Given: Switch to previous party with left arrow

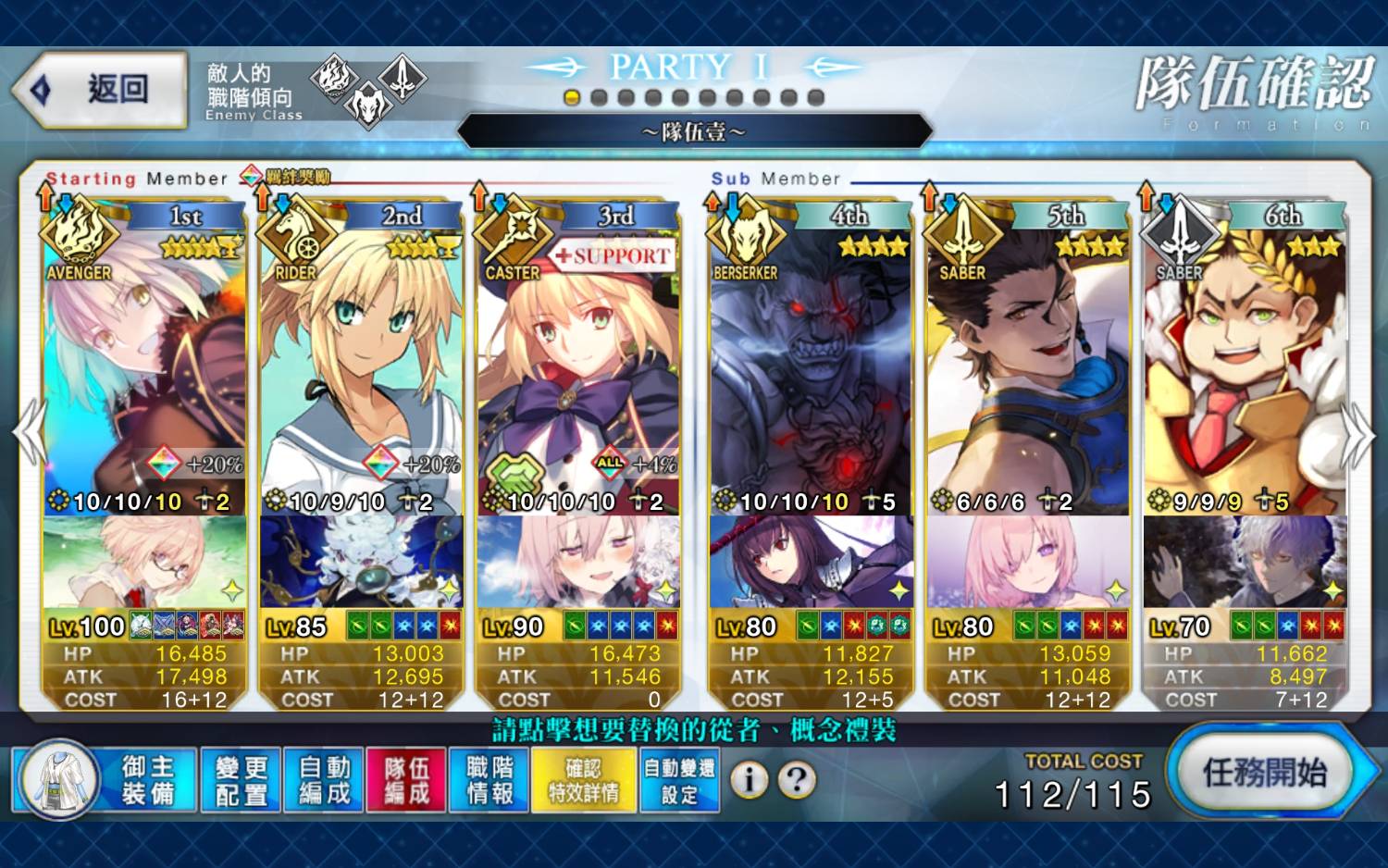Looking at the screenshot, I should click(28, 433).
